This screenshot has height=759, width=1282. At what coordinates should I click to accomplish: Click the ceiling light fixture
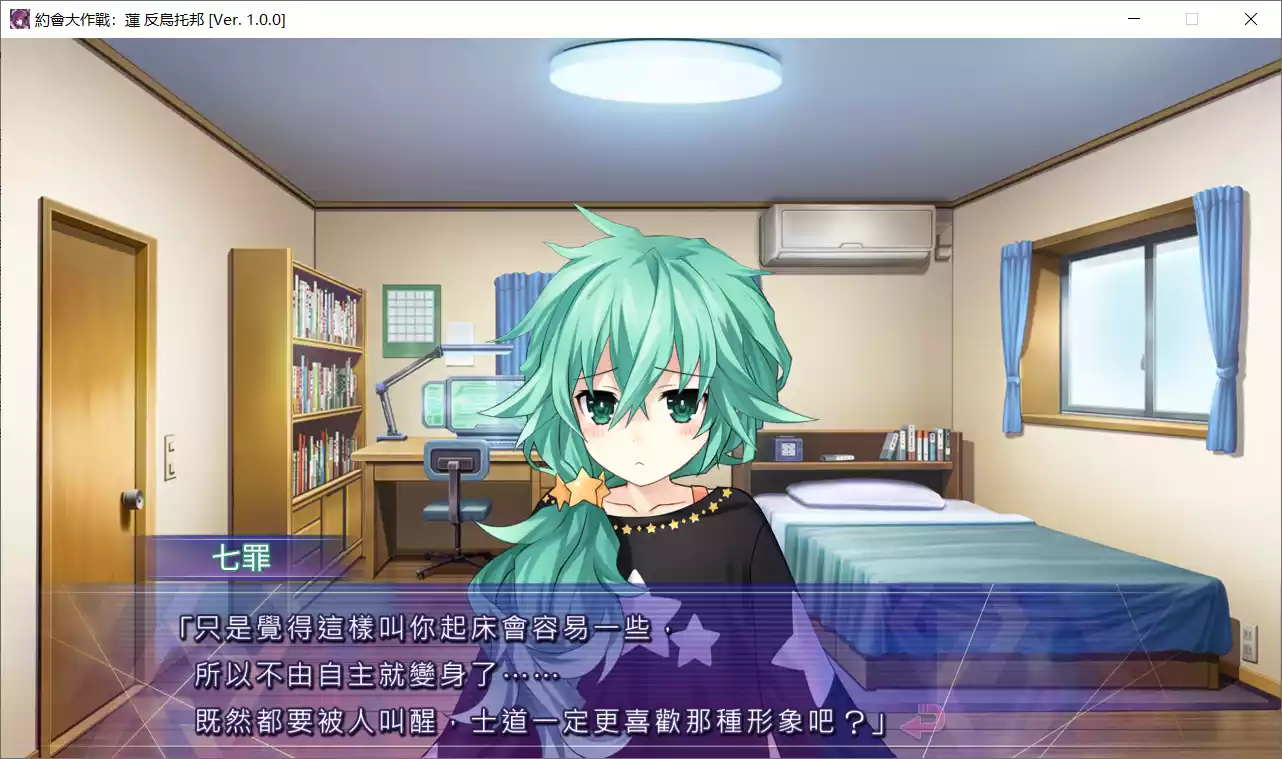[x=663, y=70]
